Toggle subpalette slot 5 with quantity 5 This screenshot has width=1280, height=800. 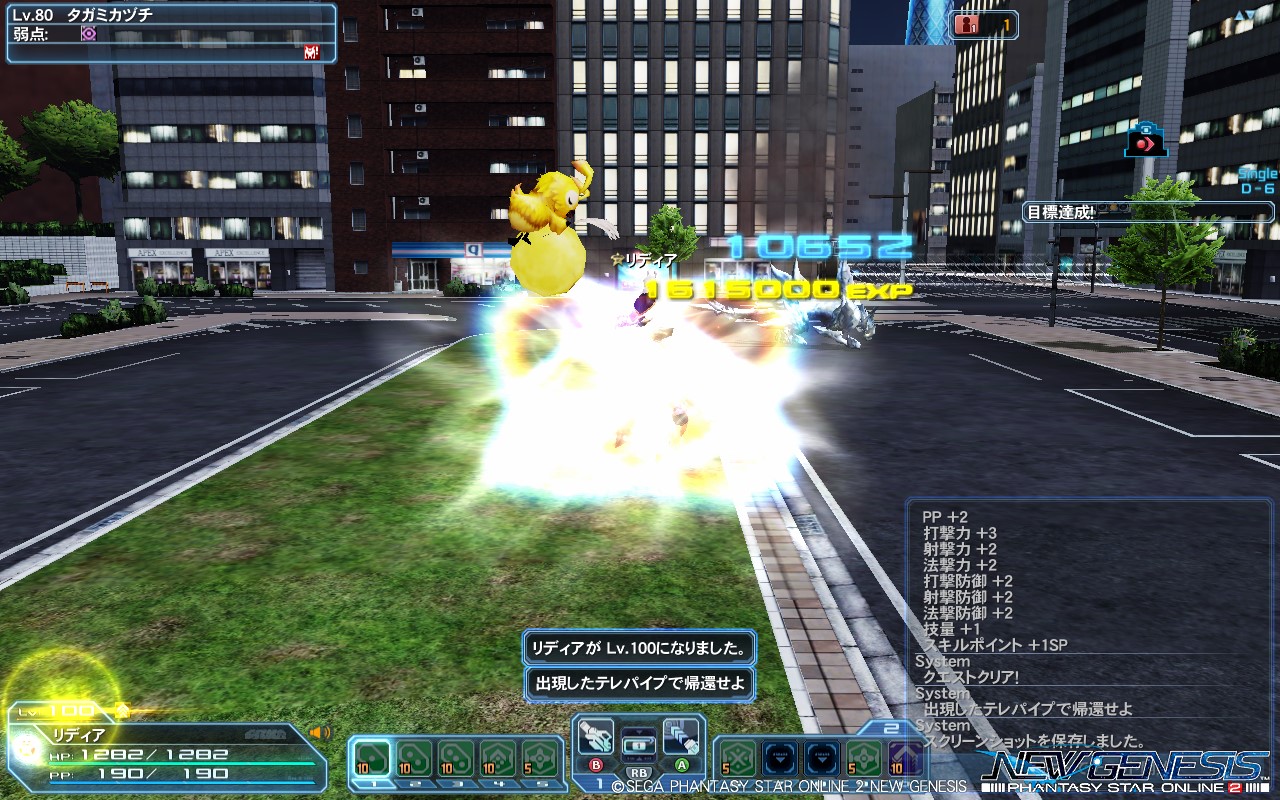[x=540, y=760]
